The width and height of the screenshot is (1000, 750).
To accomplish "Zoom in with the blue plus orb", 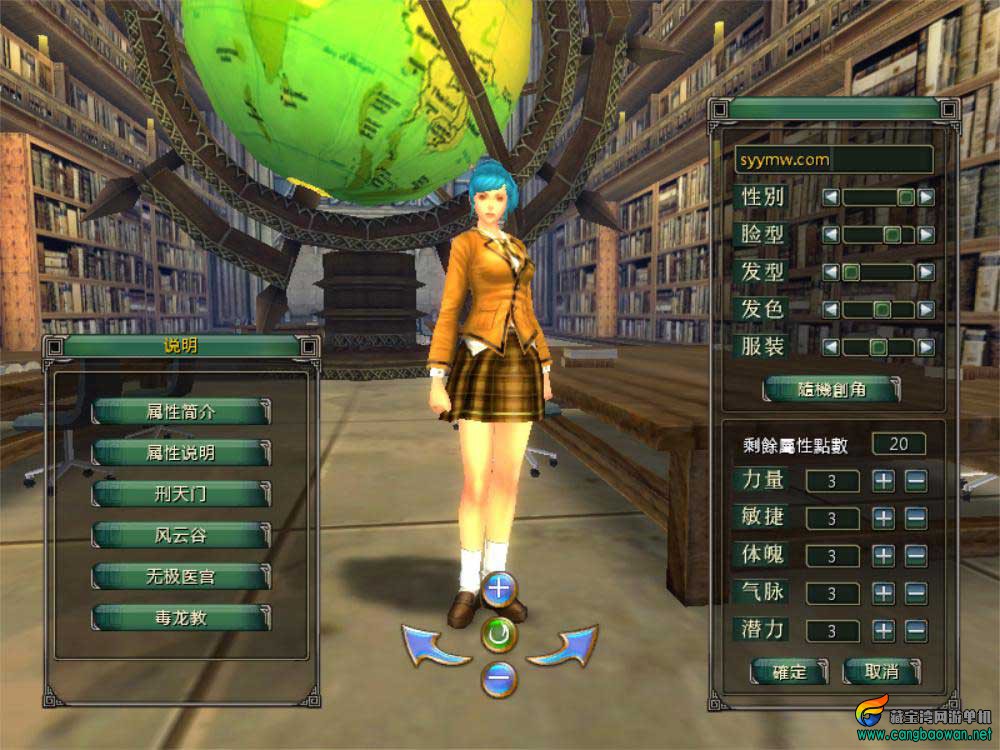I will (x=498, y=590).
